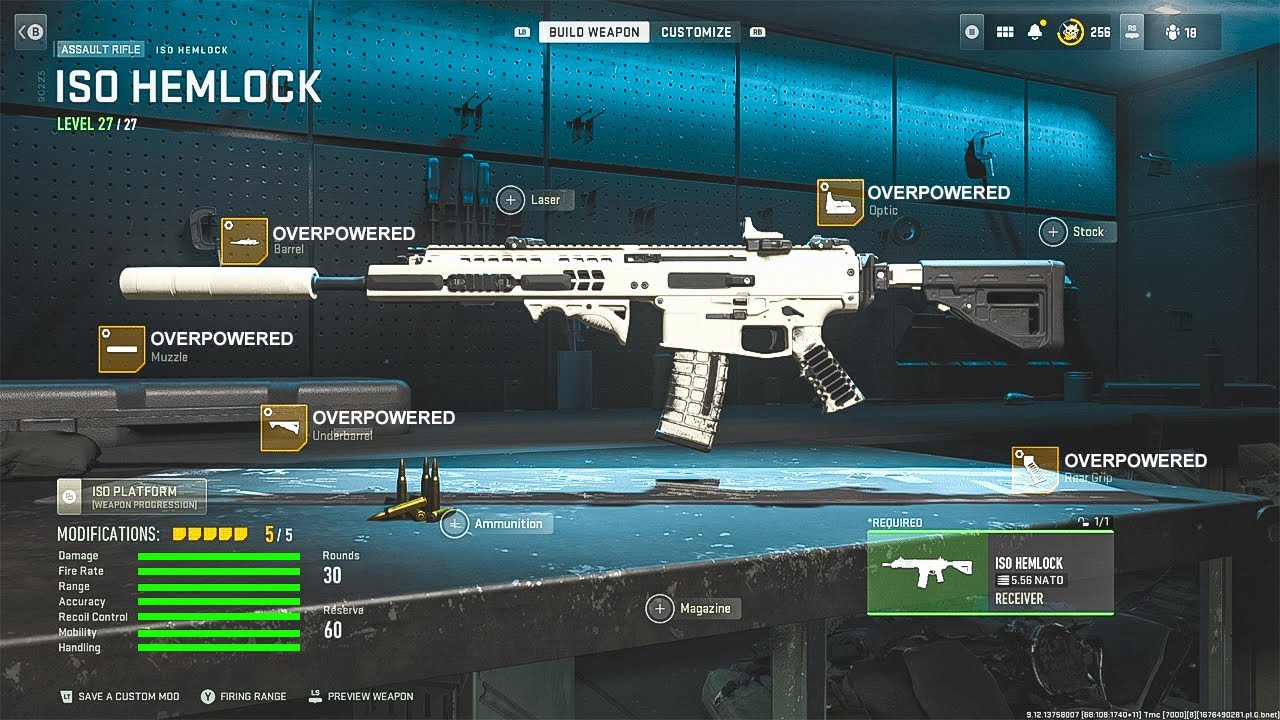
Task: Open the Barrel attachment slot
Action: pyautogui.click(x=244, y=241)
